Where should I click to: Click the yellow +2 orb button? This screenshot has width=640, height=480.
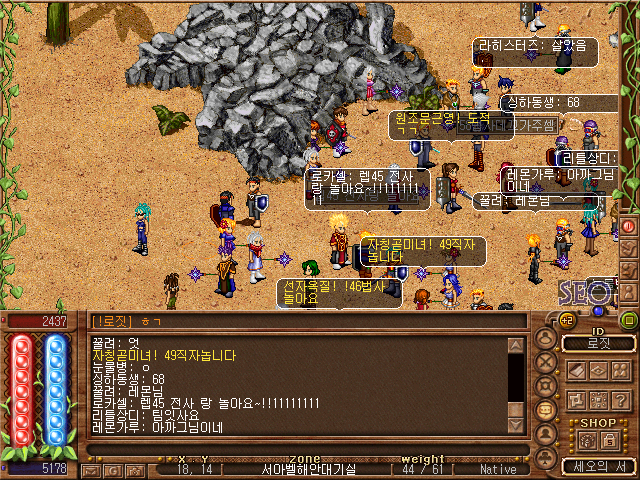(x=566, y=320)
